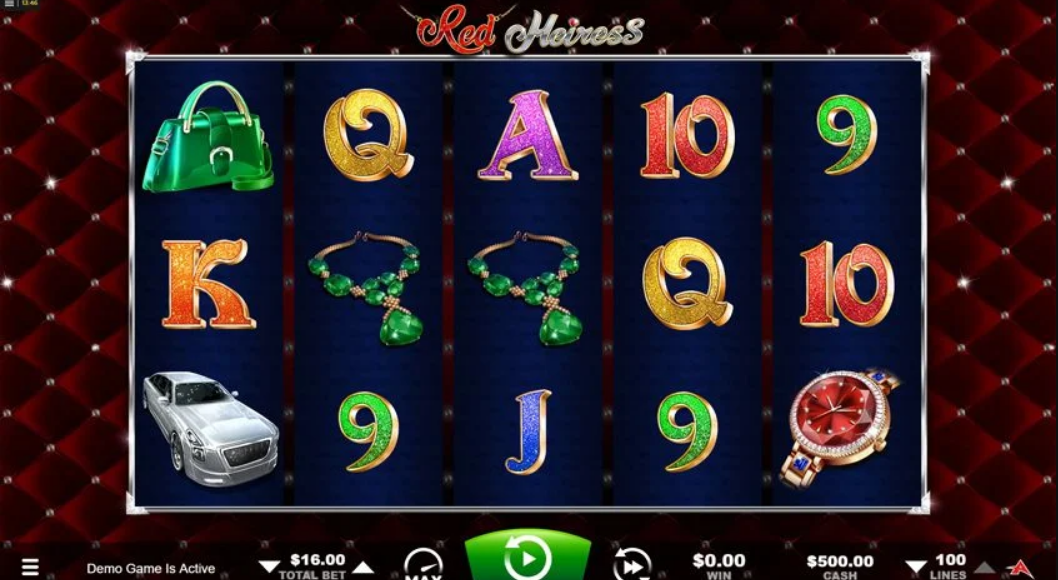
Task: Spin the reels with the green button
Action: [x=528, y=558]
